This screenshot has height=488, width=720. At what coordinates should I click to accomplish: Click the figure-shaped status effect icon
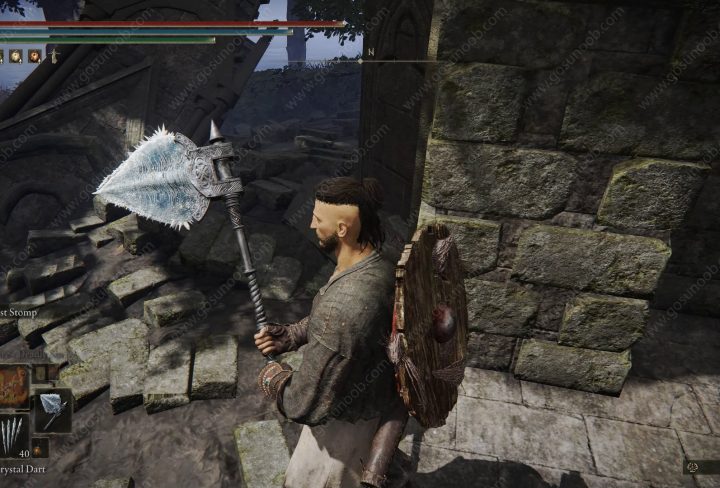tap(54, 56)
